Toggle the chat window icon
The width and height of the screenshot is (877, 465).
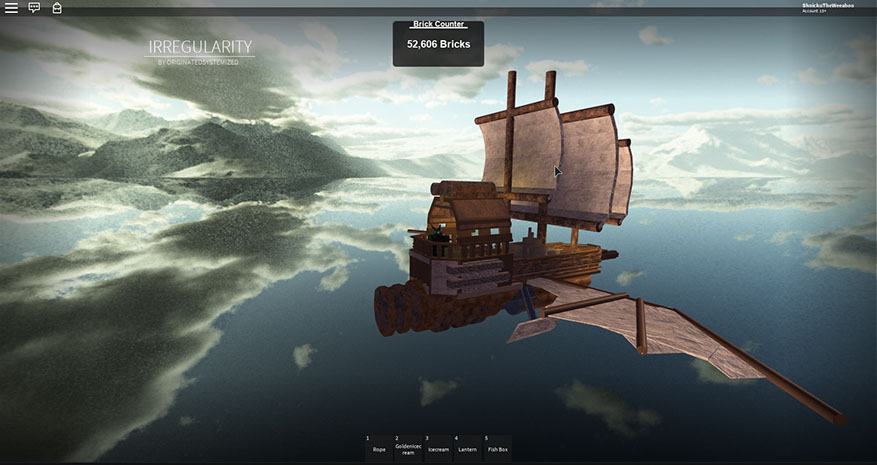pos(34,7)
